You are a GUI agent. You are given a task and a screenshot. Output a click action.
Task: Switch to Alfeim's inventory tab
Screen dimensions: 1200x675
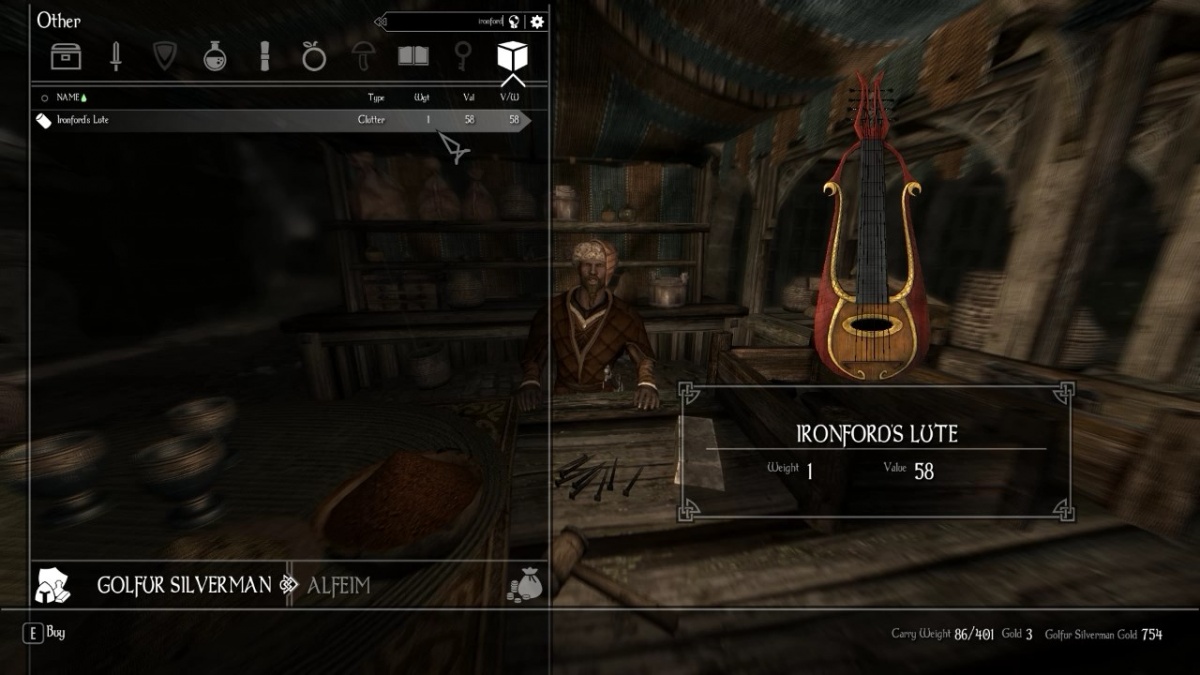[x=338, y=585]
